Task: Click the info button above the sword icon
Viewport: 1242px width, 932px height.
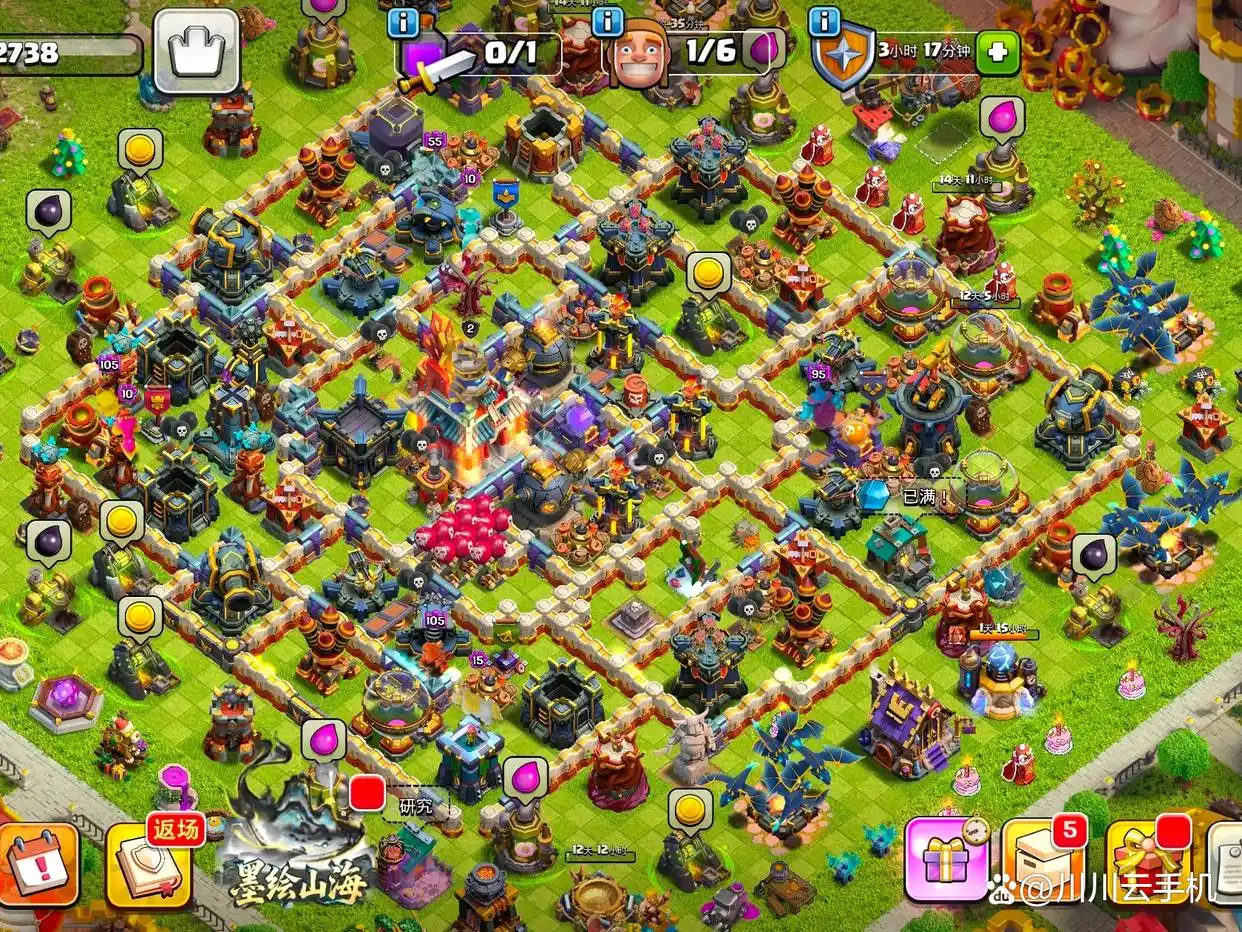Action: point(403,21)
